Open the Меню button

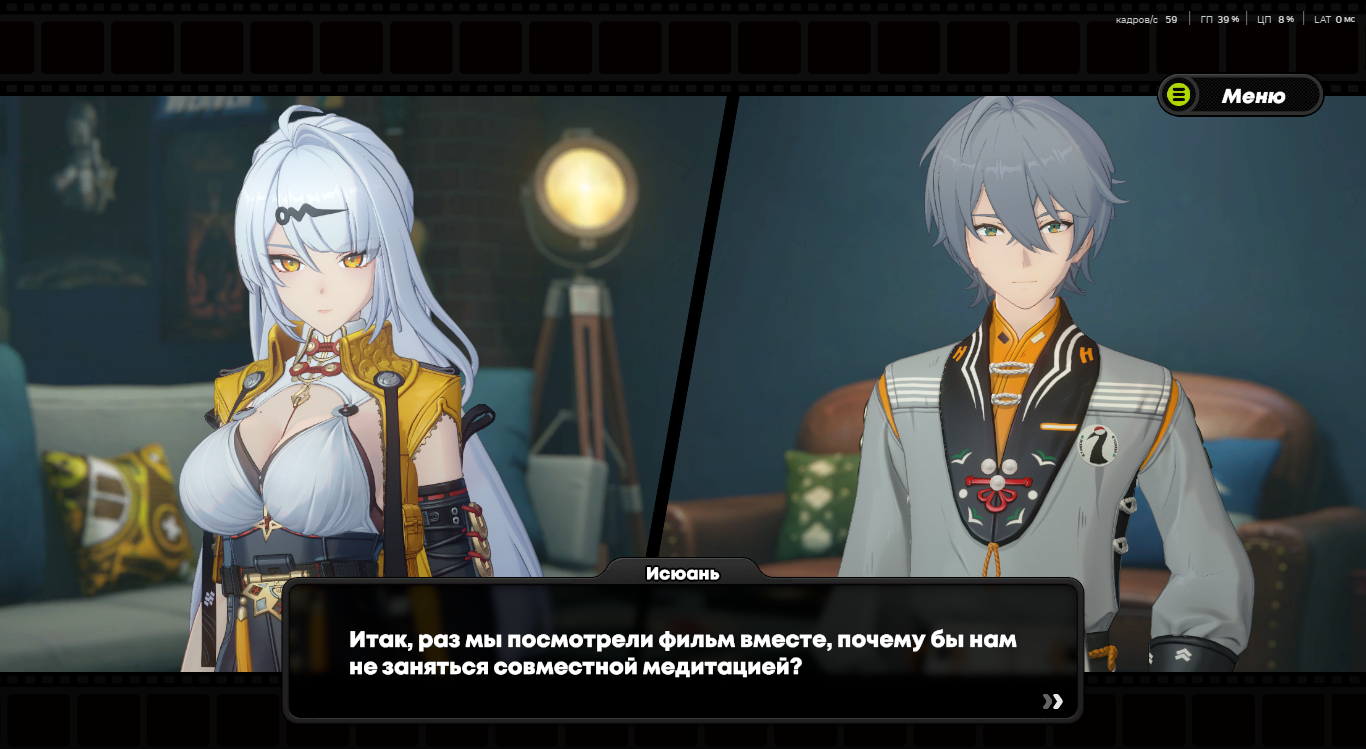[1240, 96]
